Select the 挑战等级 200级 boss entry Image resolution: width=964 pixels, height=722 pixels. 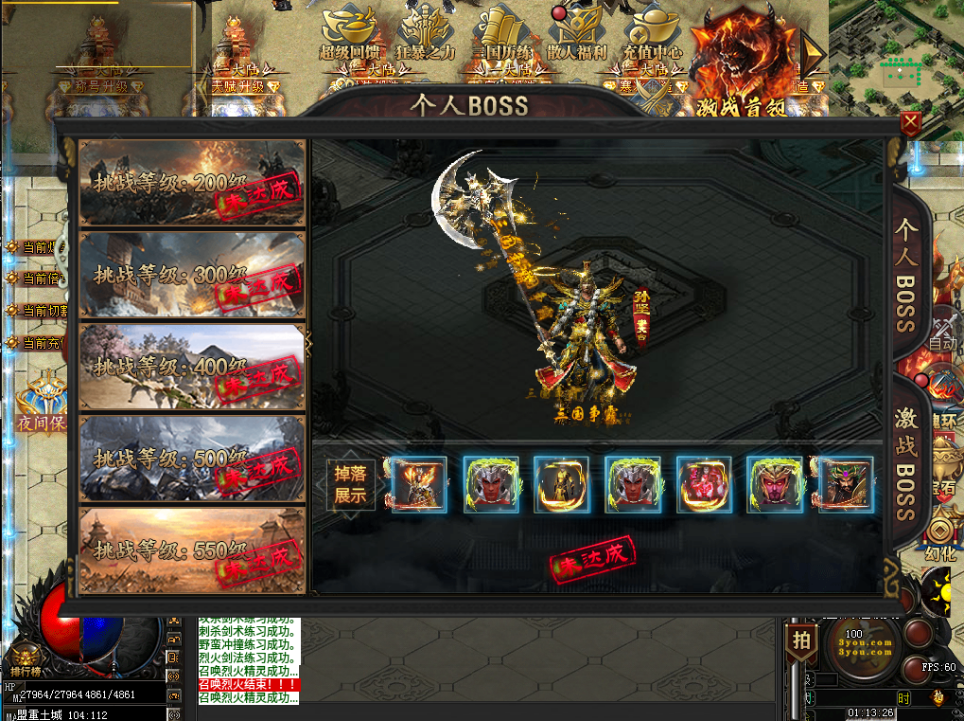[x=192, y=182]
